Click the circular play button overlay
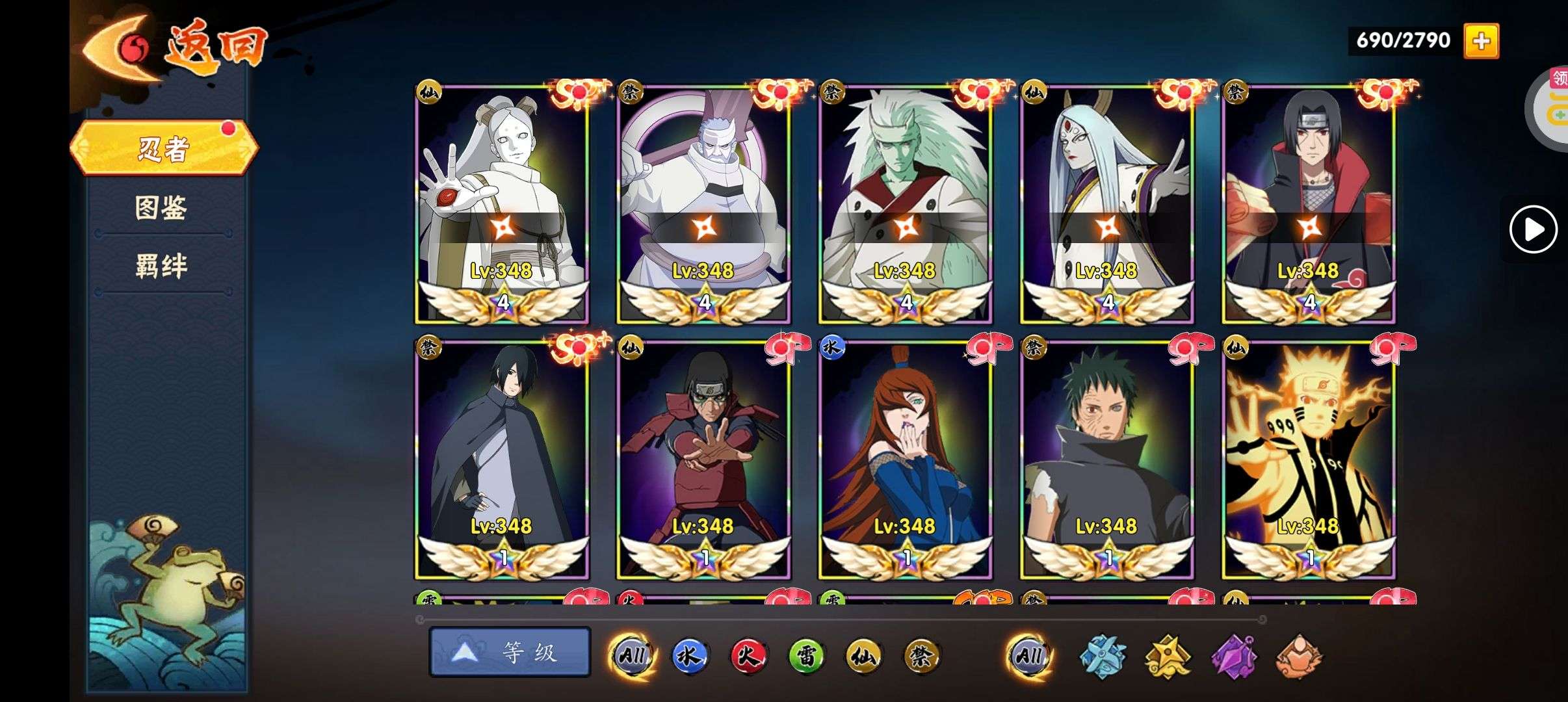The image size is (1568, 702). (1533, 229)
